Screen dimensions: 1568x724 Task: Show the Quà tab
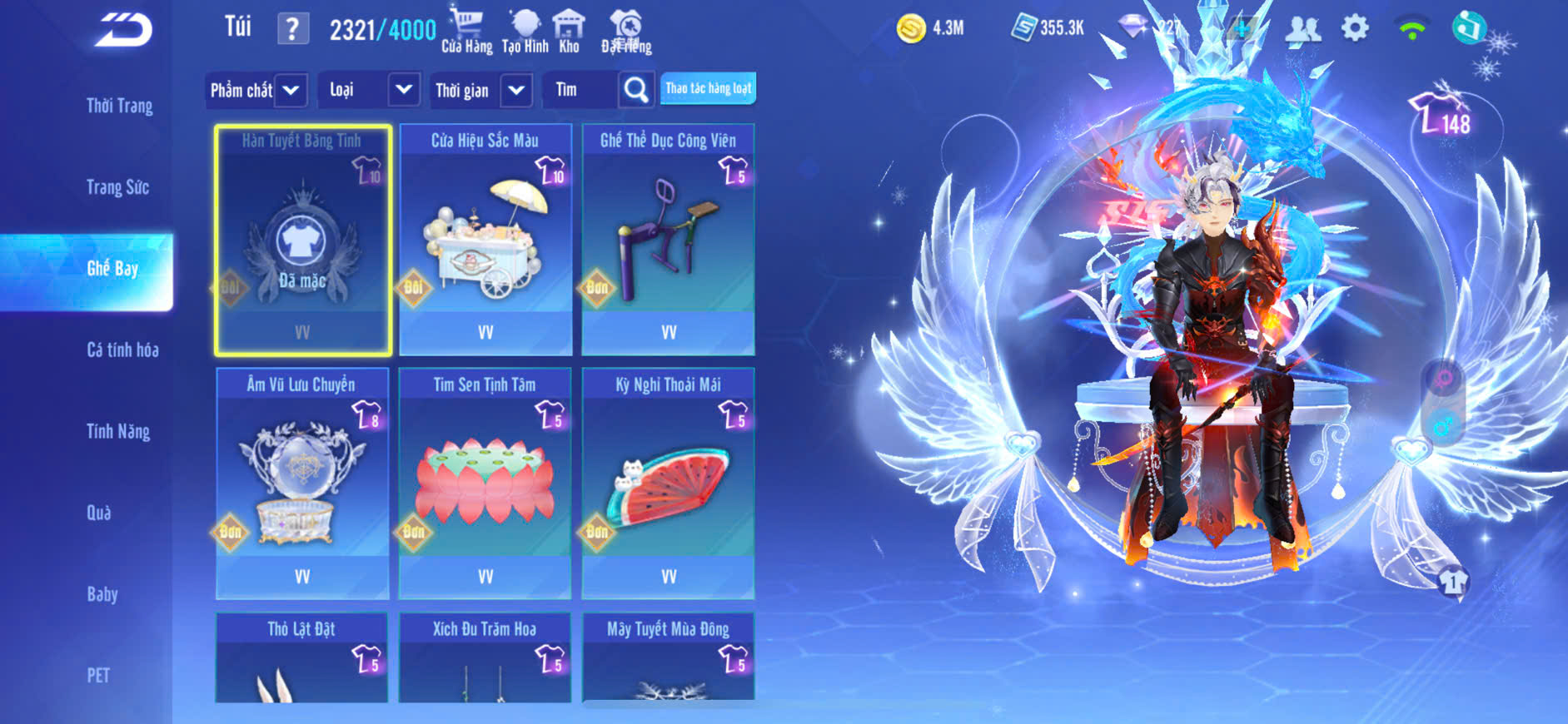pos(99,513)
